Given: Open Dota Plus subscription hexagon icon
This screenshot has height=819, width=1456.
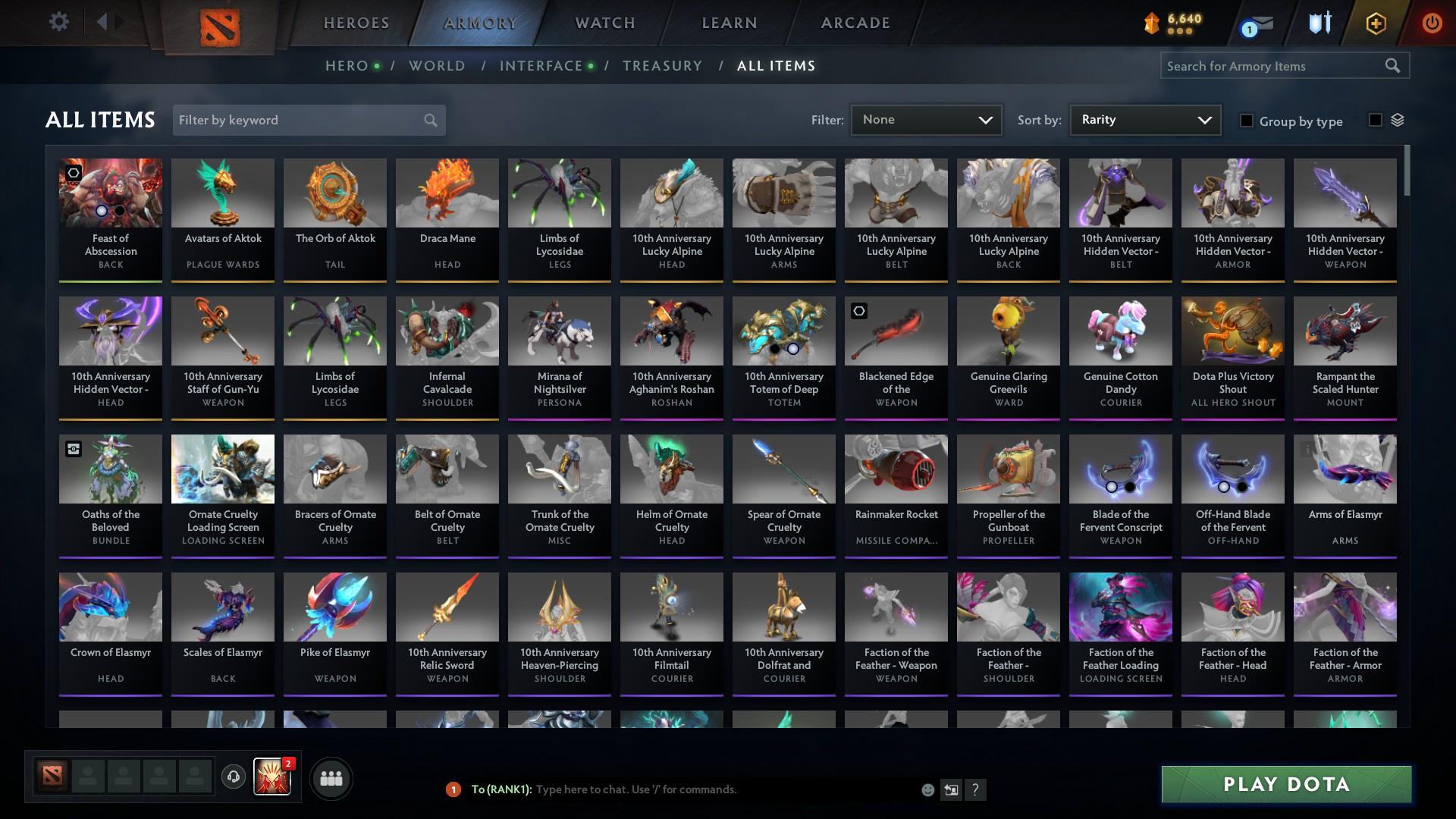Looking at the screenshot, I should pos(1375,23).
